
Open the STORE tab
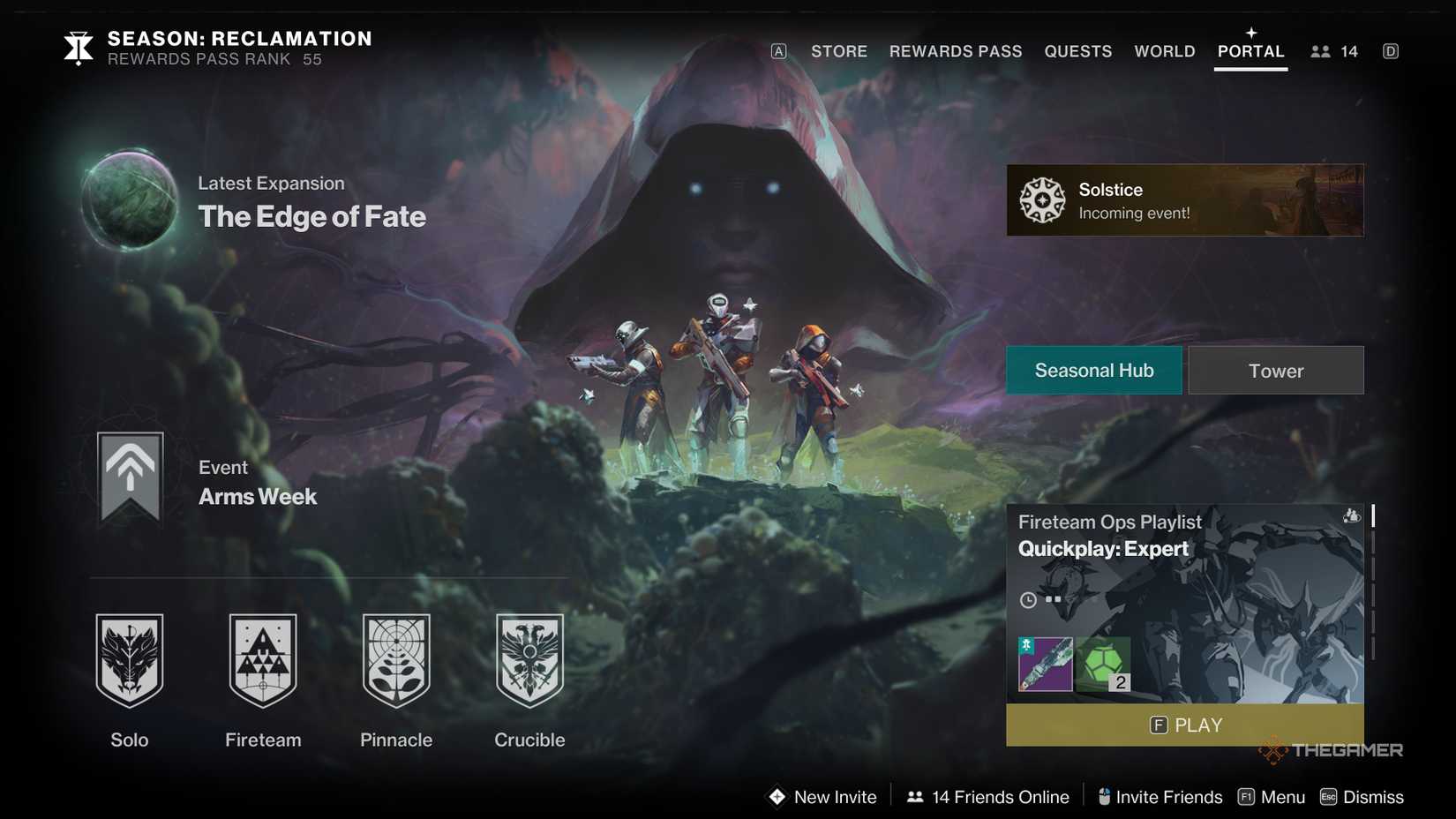coord(838,51)
